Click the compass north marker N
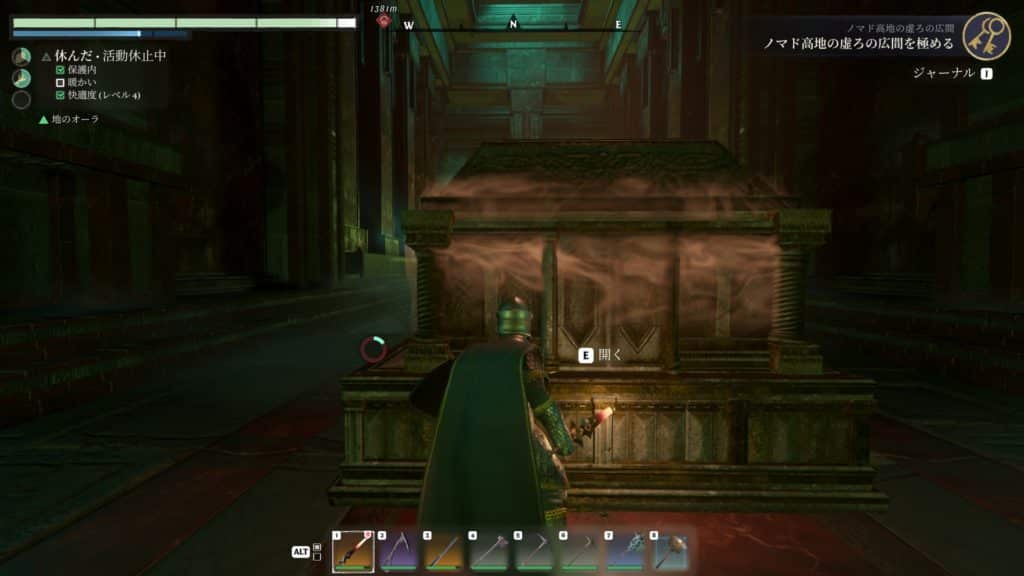 coord(513,24)
